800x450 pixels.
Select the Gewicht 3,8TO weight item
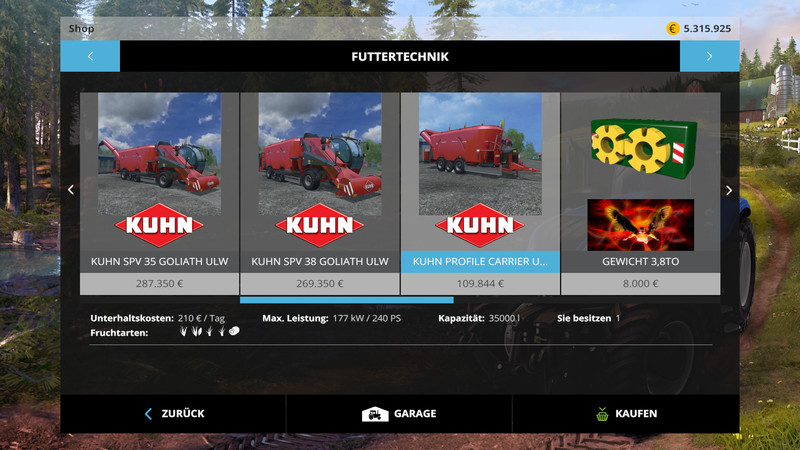(x=640, y=190)
